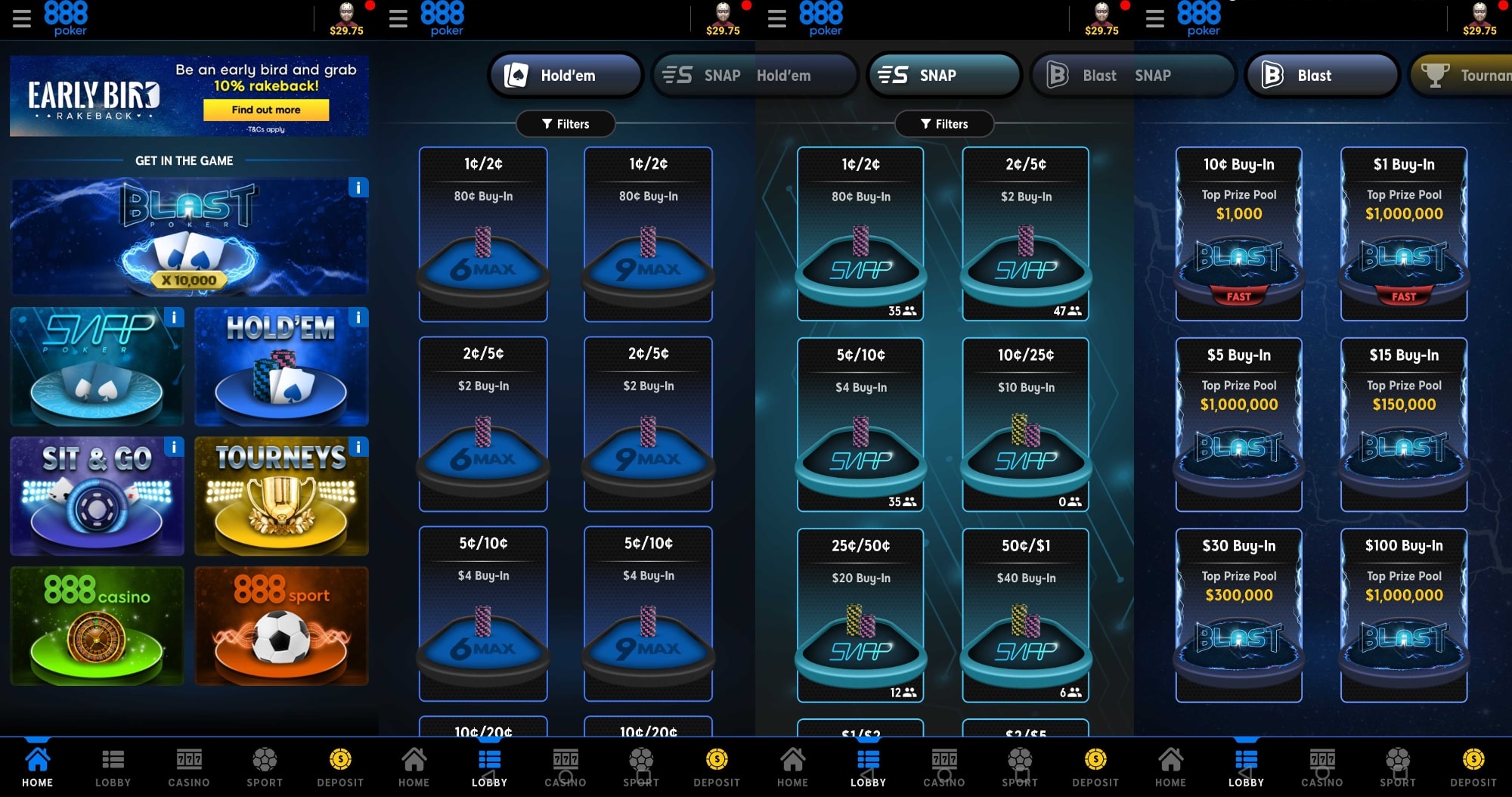Open the Tourneys trophy tile
The width and height of the screenshot is (1512, 797).
pyautogui.click(x=280, y=496)
